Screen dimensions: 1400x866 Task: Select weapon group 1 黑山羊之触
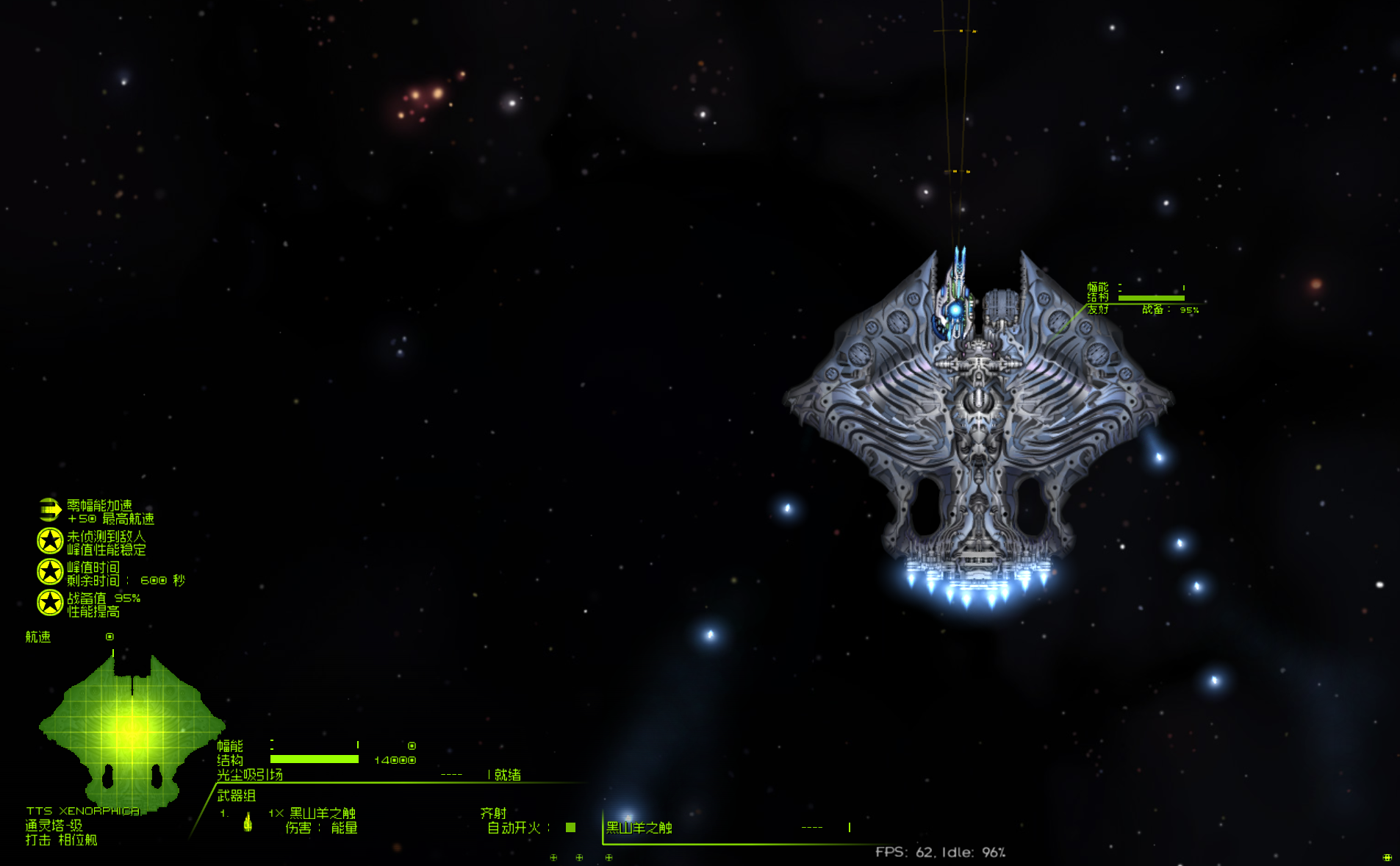322,813
